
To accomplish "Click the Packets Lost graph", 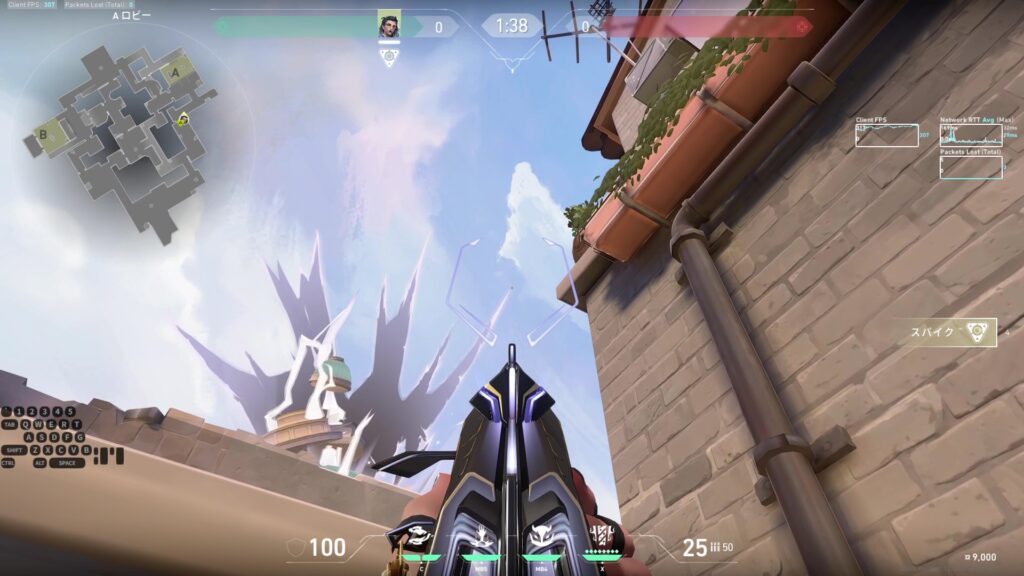I will pos(971,168).
